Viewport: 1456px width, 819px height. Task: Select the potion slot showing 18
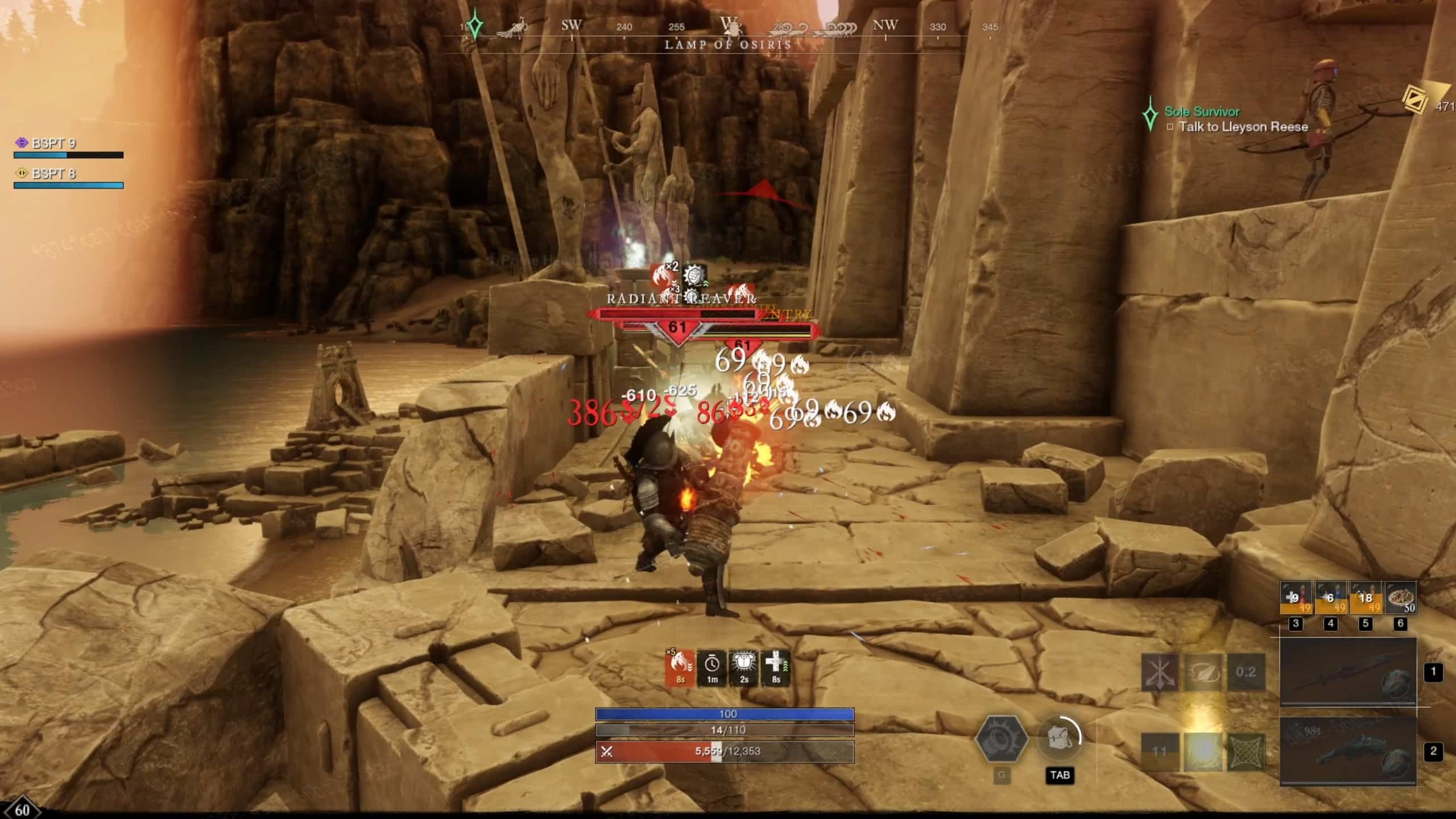pos(1366,598)
